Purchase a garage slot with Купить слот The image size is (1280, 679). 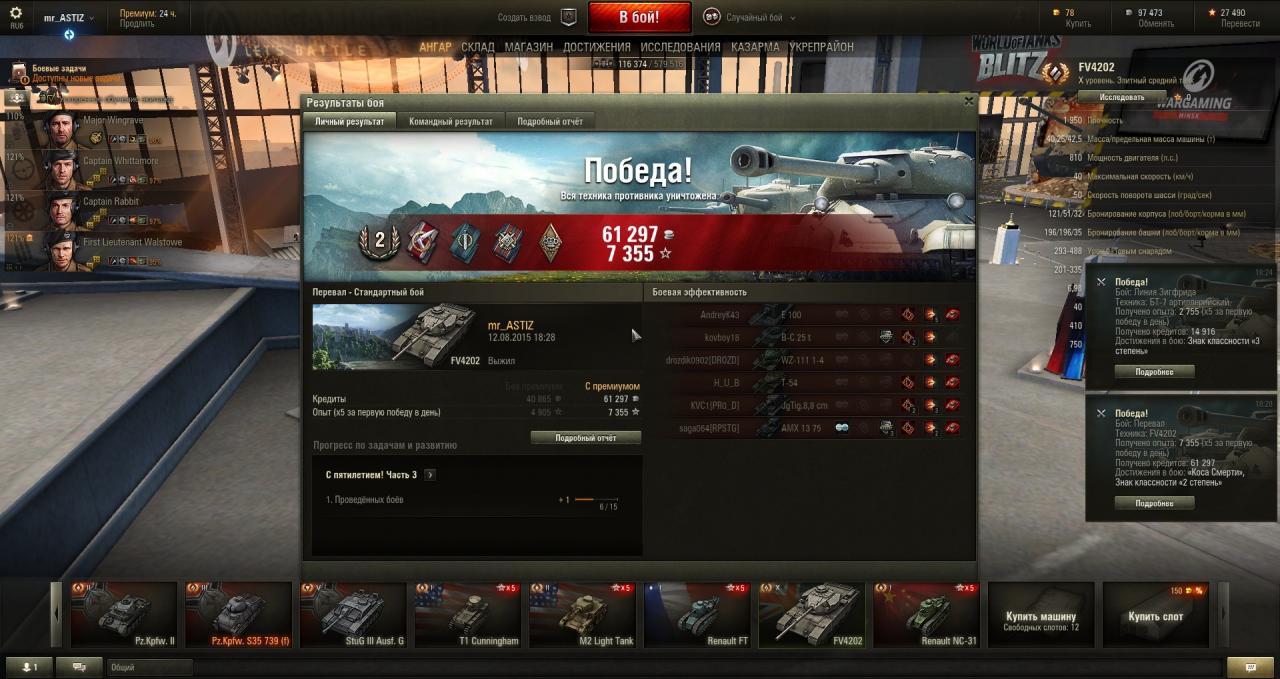point(1155,616)
